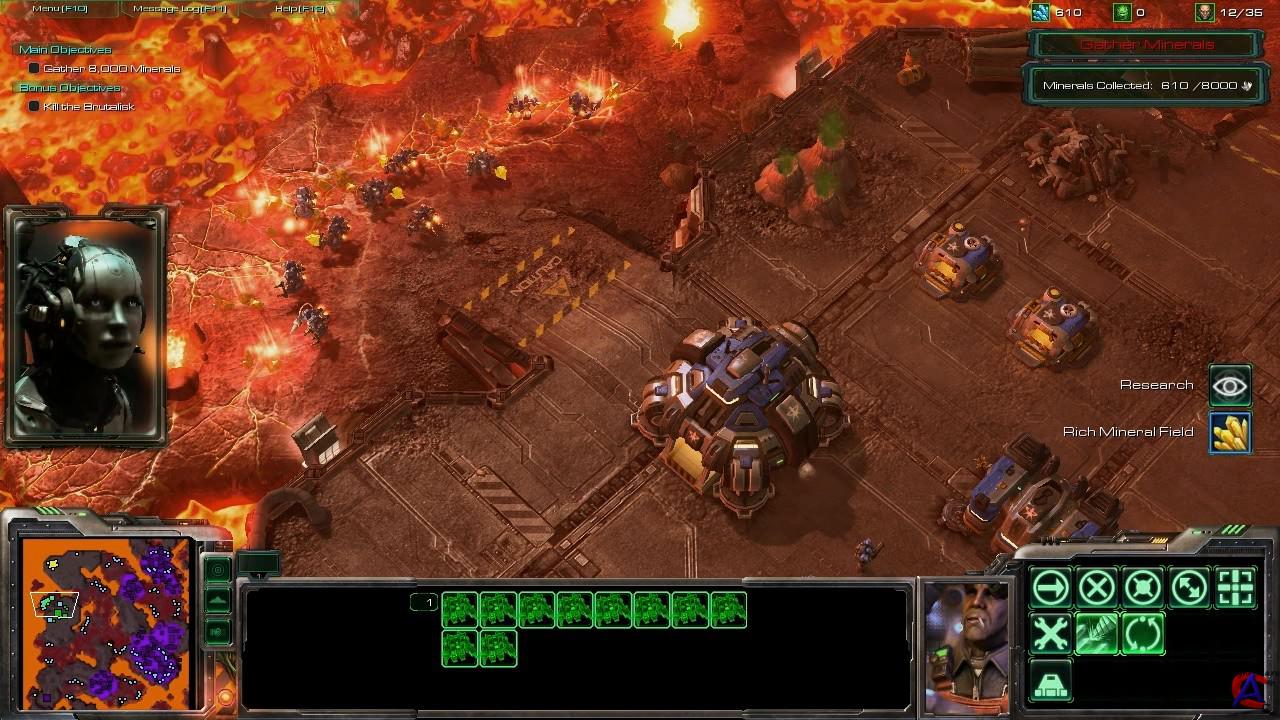The image size is (1280, 720).
Task: Activate the Hold Position command
Action: point(1143,588)
